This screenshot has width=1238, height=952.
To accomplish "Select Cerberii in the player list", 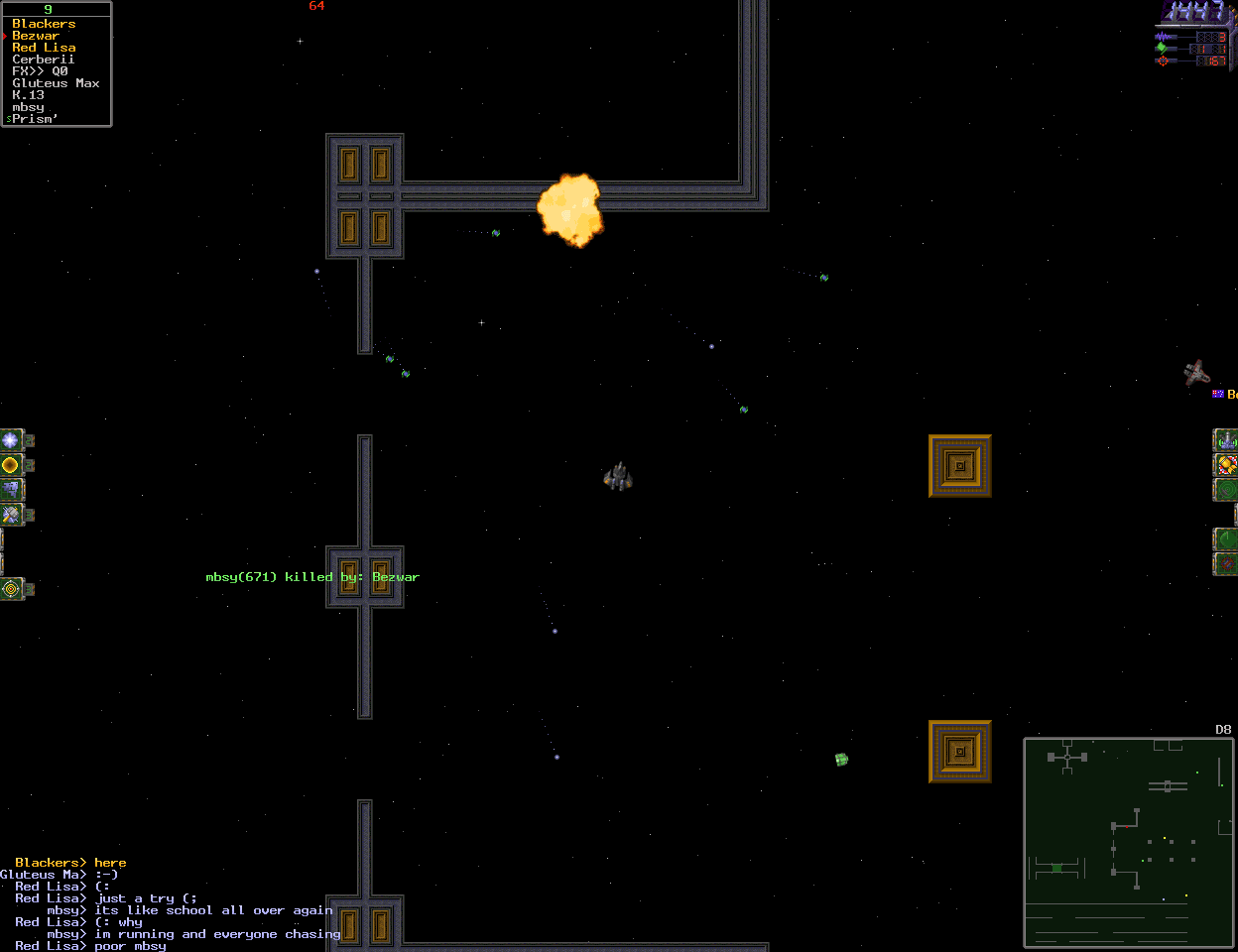I will coord(44,59).
